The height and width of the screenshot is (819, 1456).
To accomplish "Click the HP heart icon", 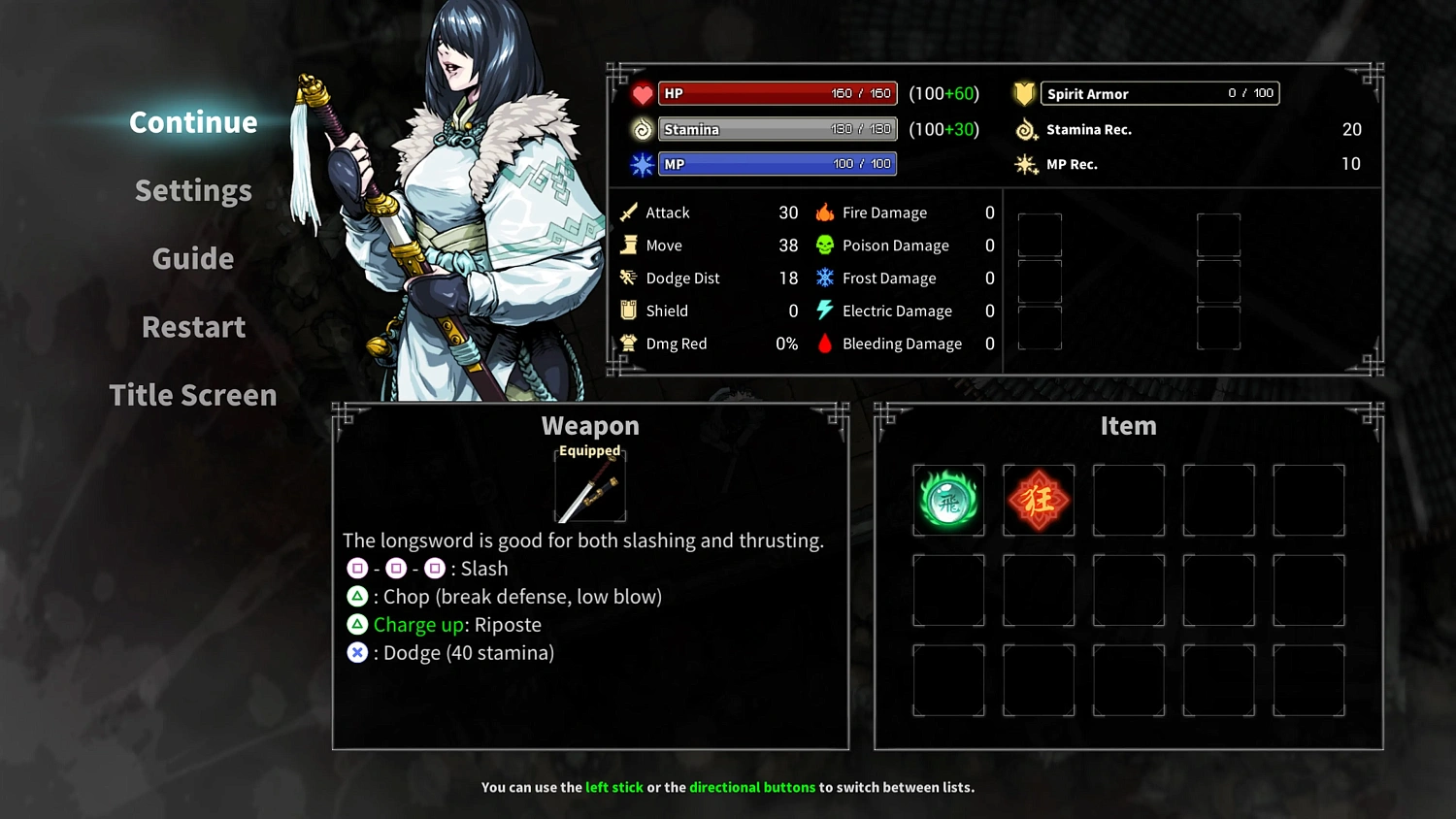I will point(640,93).
